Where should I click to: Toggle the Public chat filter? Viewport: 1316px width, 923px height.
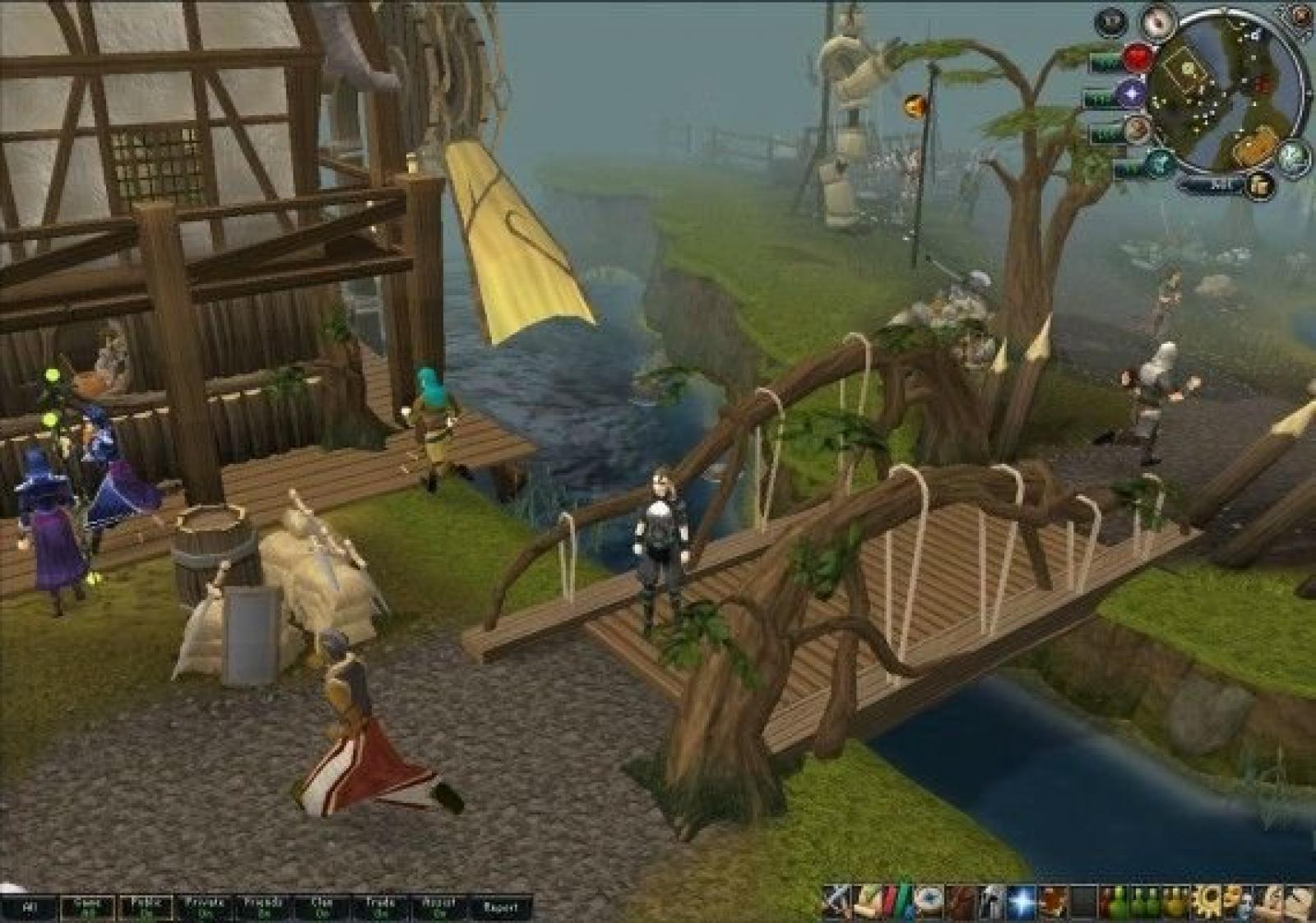click(x=146, y=908)
